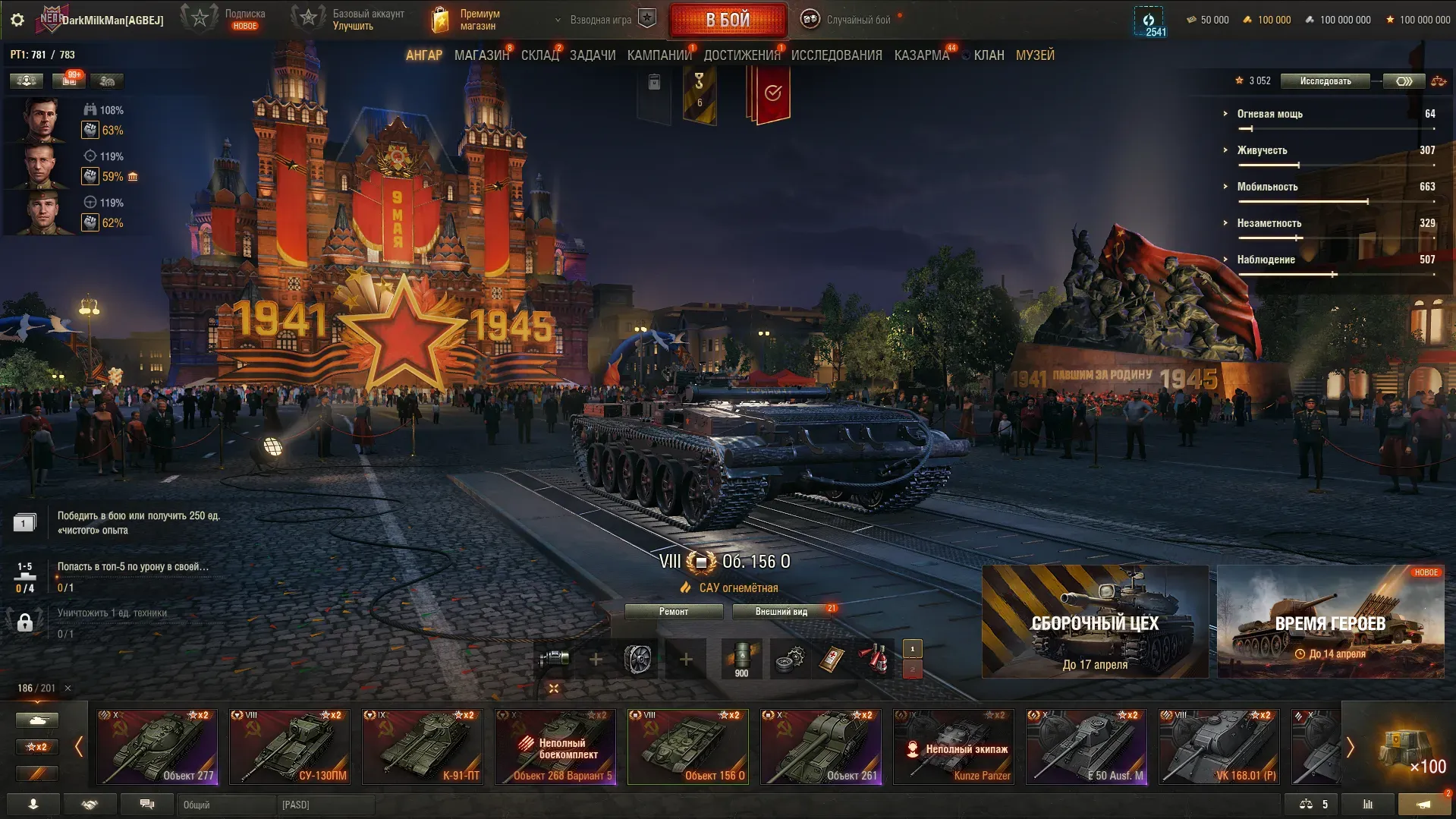Pick the Объект 261 tank tile
Screen dimensions: 1456x819
point(821,746)
